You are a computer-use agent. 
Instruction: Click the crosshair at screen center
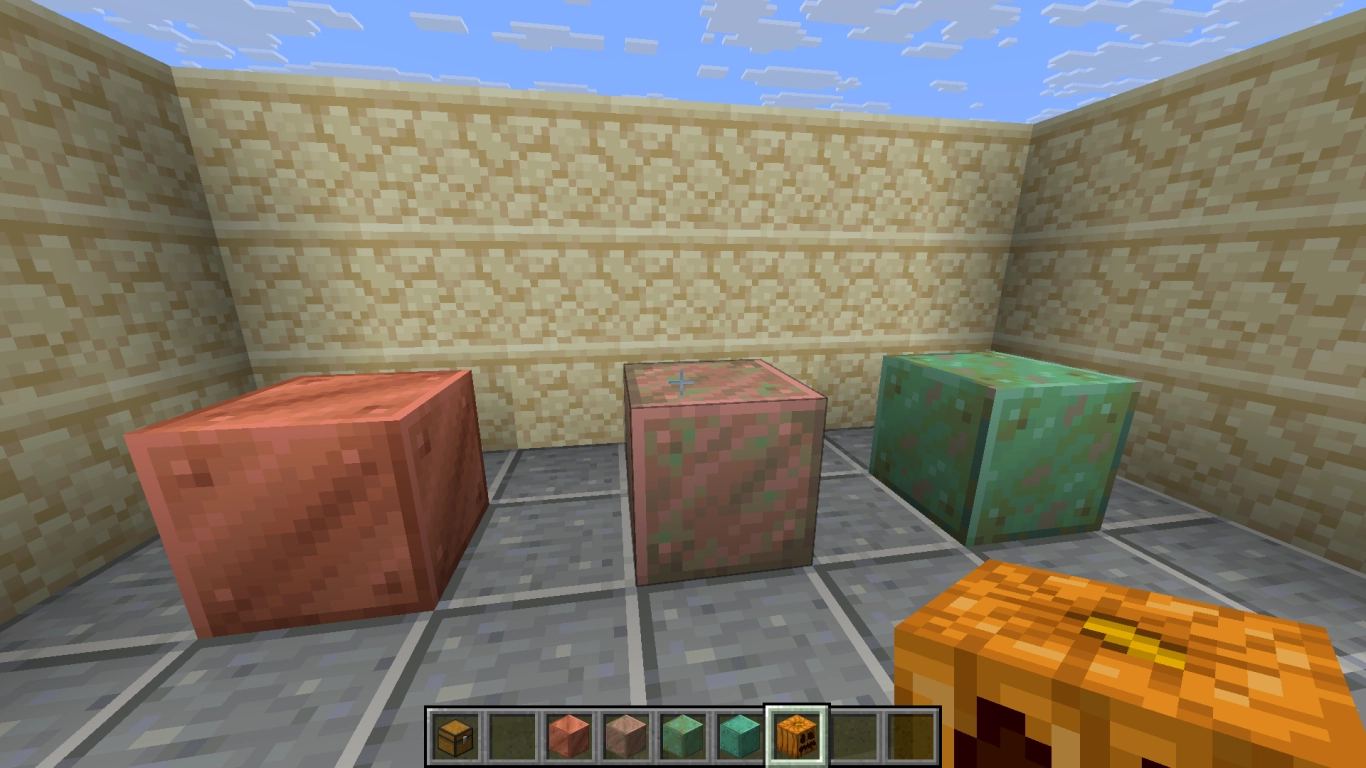(x=683, y=381)
